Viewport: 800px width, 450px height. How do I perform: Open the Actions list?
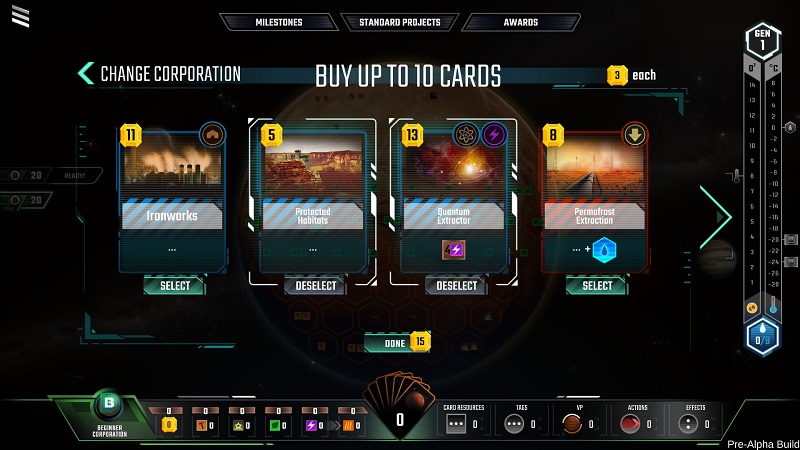[637, 420]
